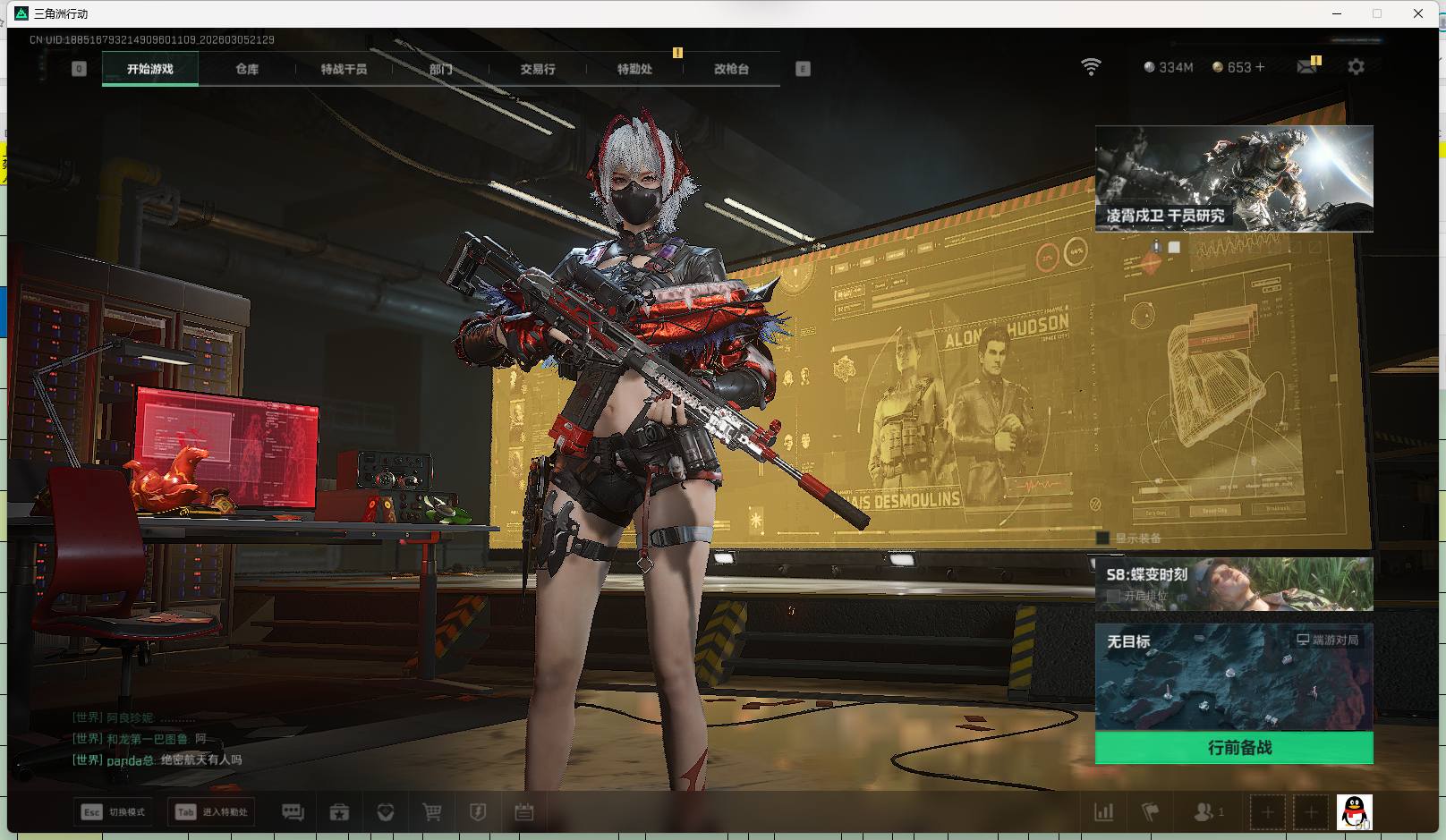Toggle the 显示装备 checkbox
This screenshot has width=1446, height=840.
pyautogui.click(x=1103, y=539)
